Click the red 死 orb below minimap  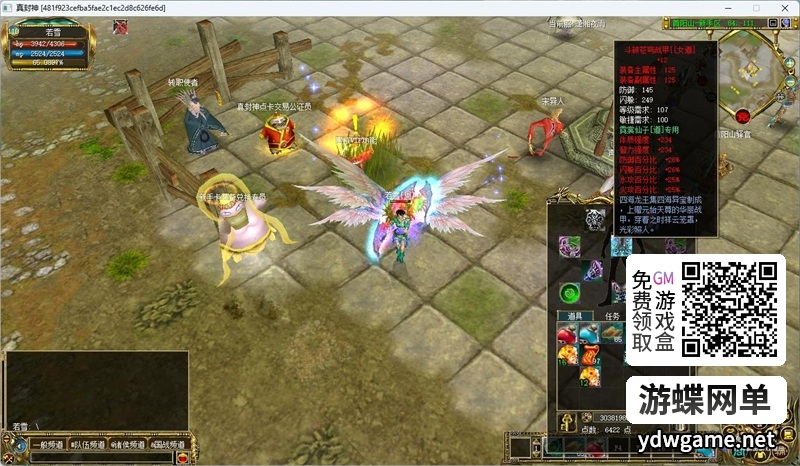(x=742, y=115)
